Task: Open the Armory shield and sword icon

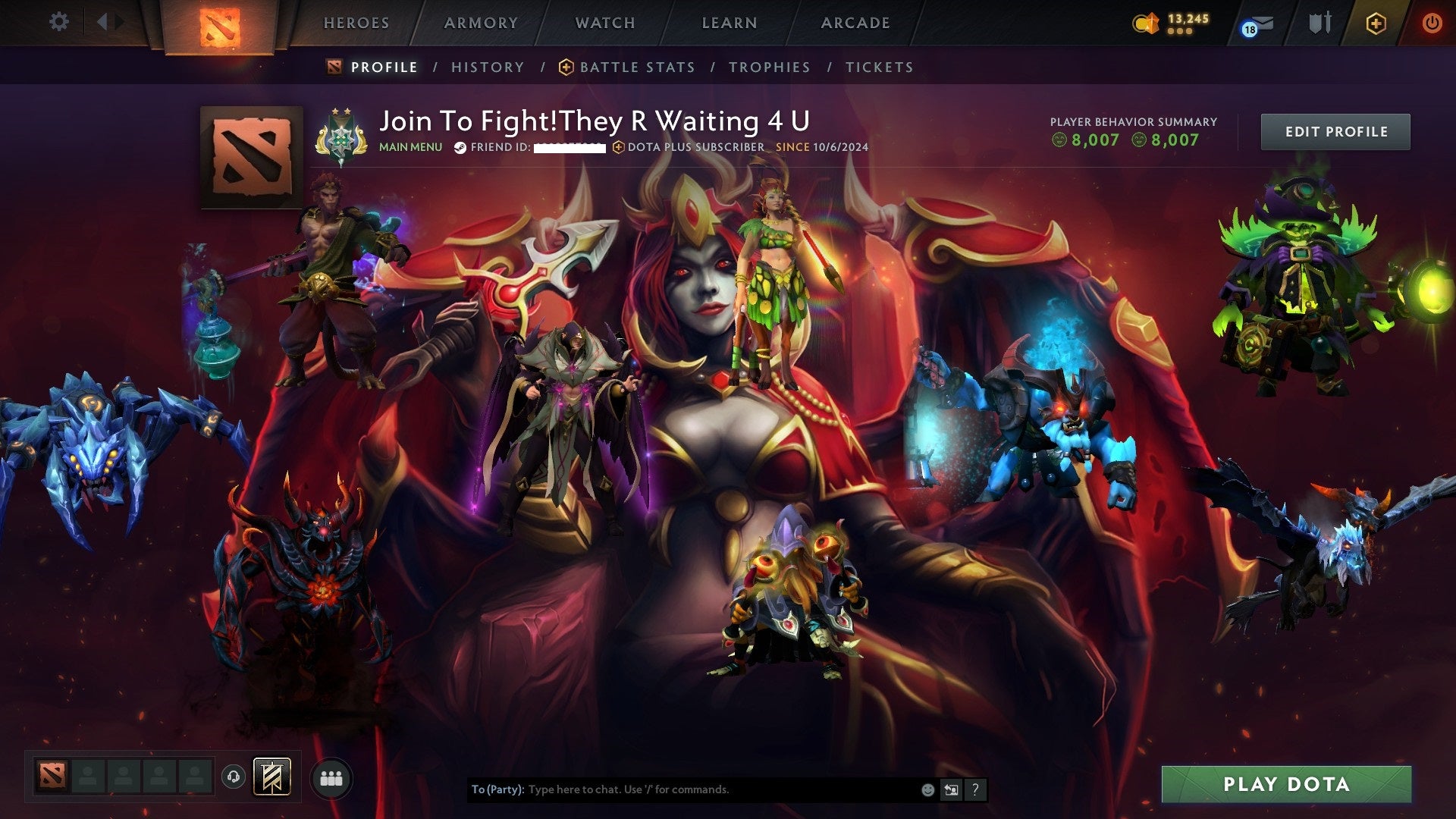Action: [1319, 23]
